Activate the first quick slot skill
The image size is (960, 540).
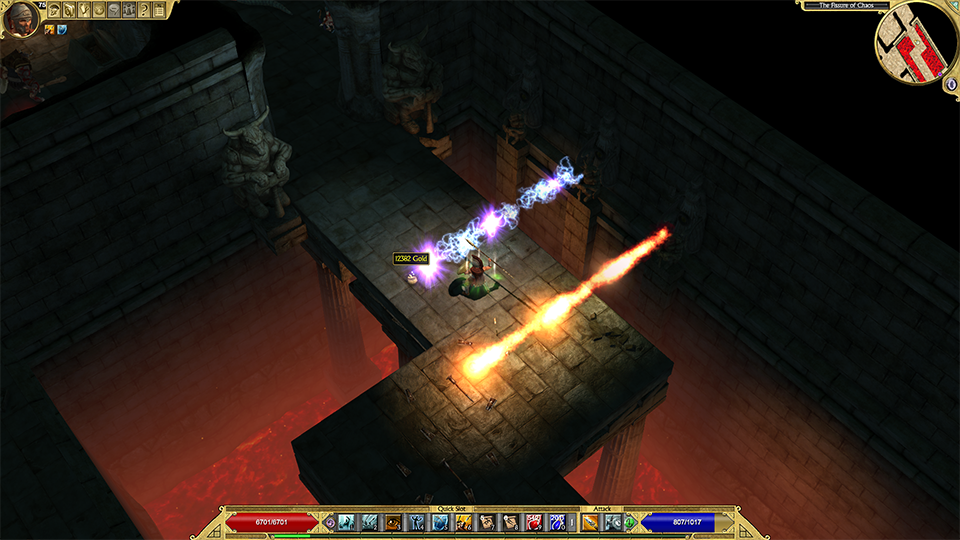(346, 521)
